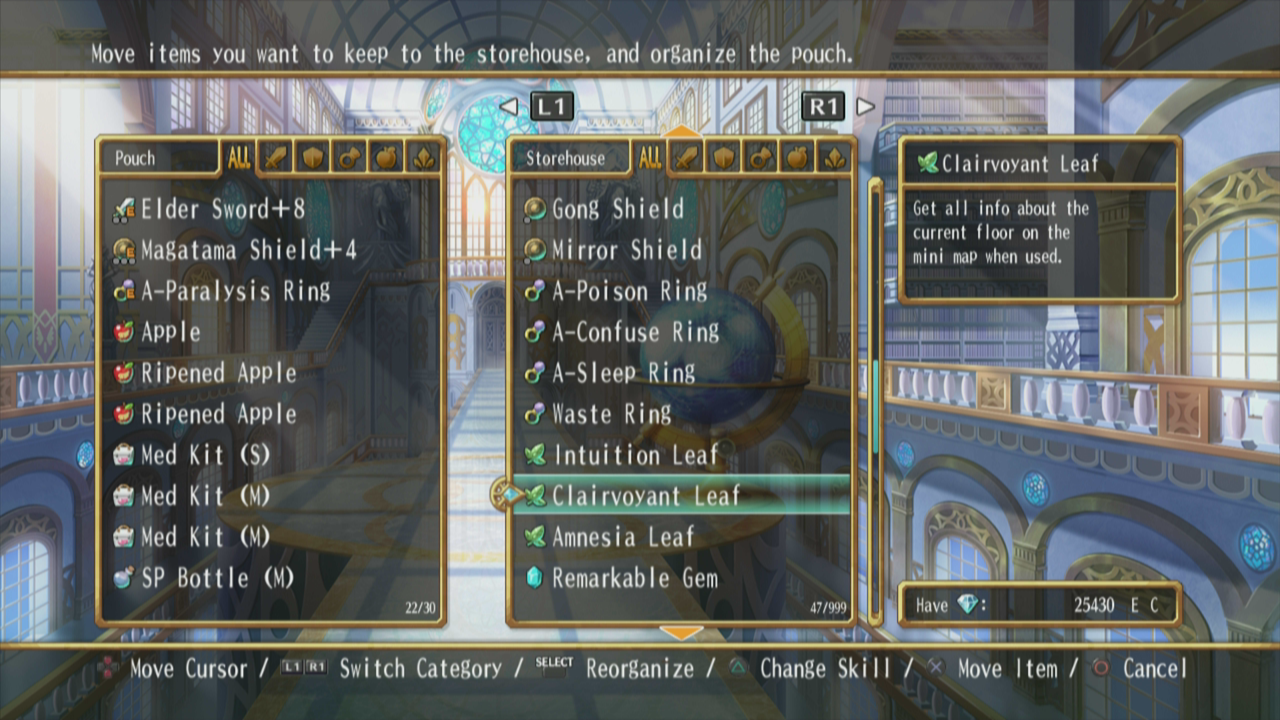Screen dimensions: 1280x720
Task: Select the A-Confuse Ring row
Action: (x=635, y=332)
